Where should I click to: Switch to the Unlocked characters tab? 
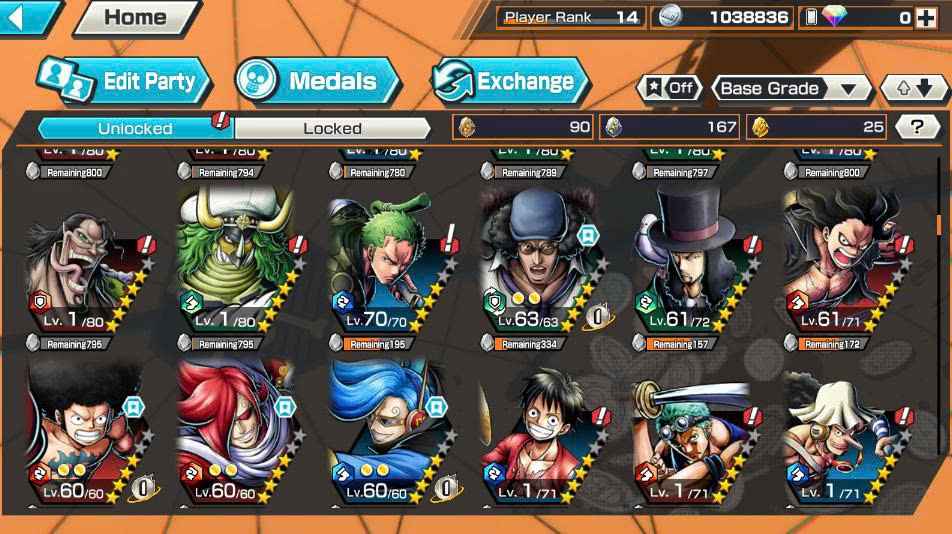(x=135, y=128)
